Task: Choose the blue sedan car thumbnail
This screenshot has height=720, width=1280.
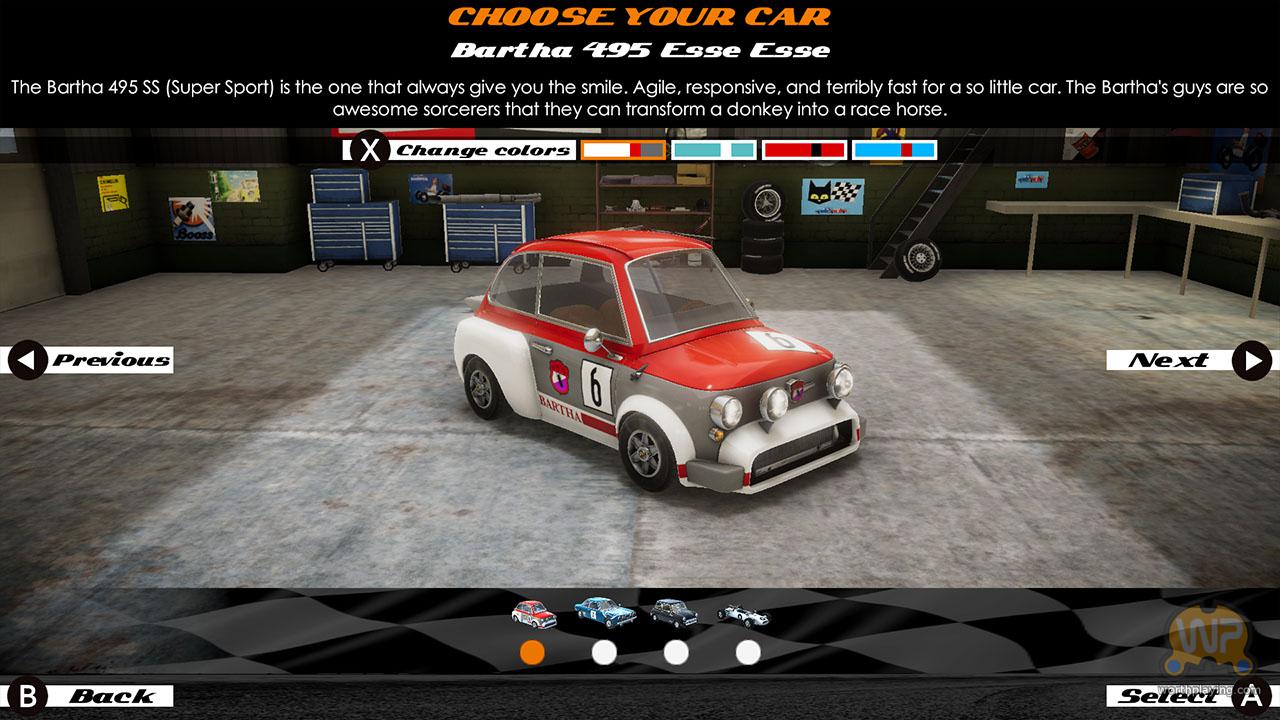Action: [605, 611]
